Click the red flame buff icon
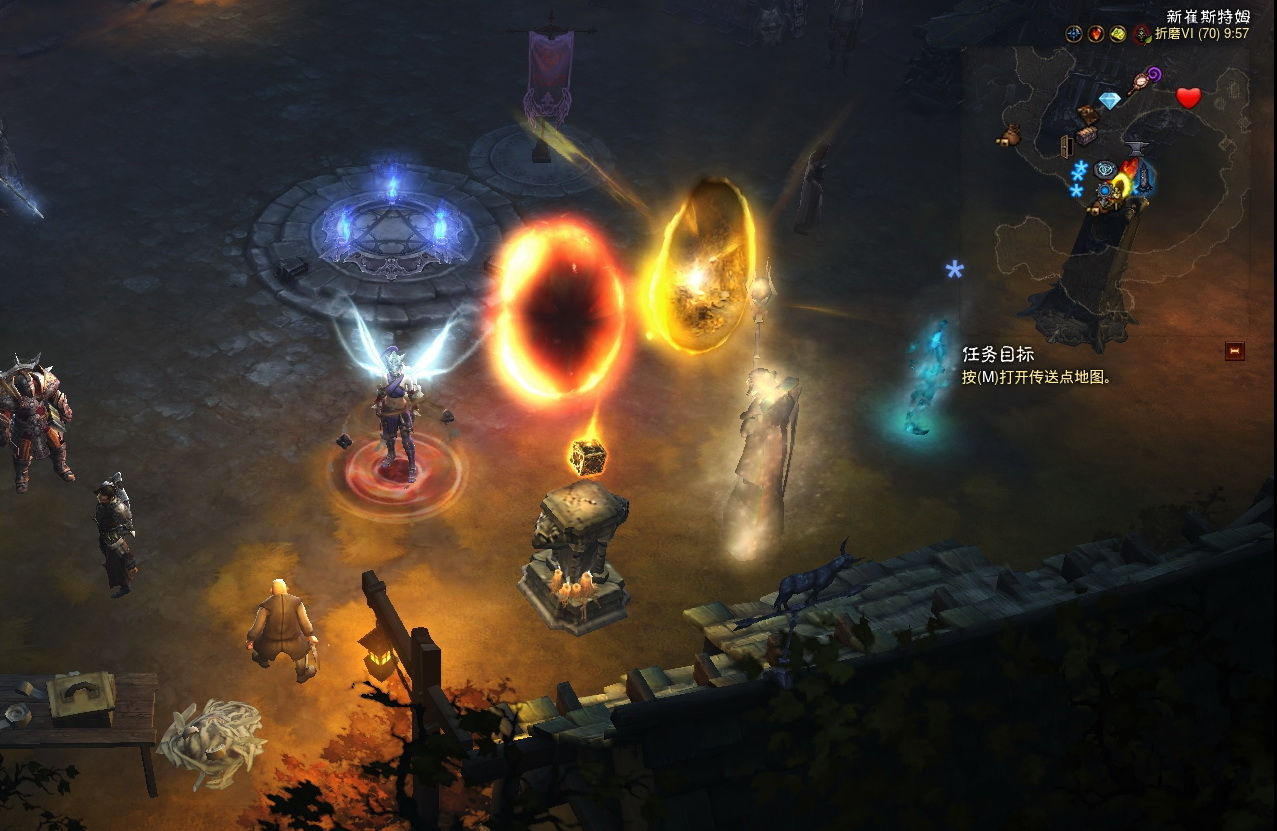Viewport: 1277px width, 831px height. click(x=1096, y=34)
